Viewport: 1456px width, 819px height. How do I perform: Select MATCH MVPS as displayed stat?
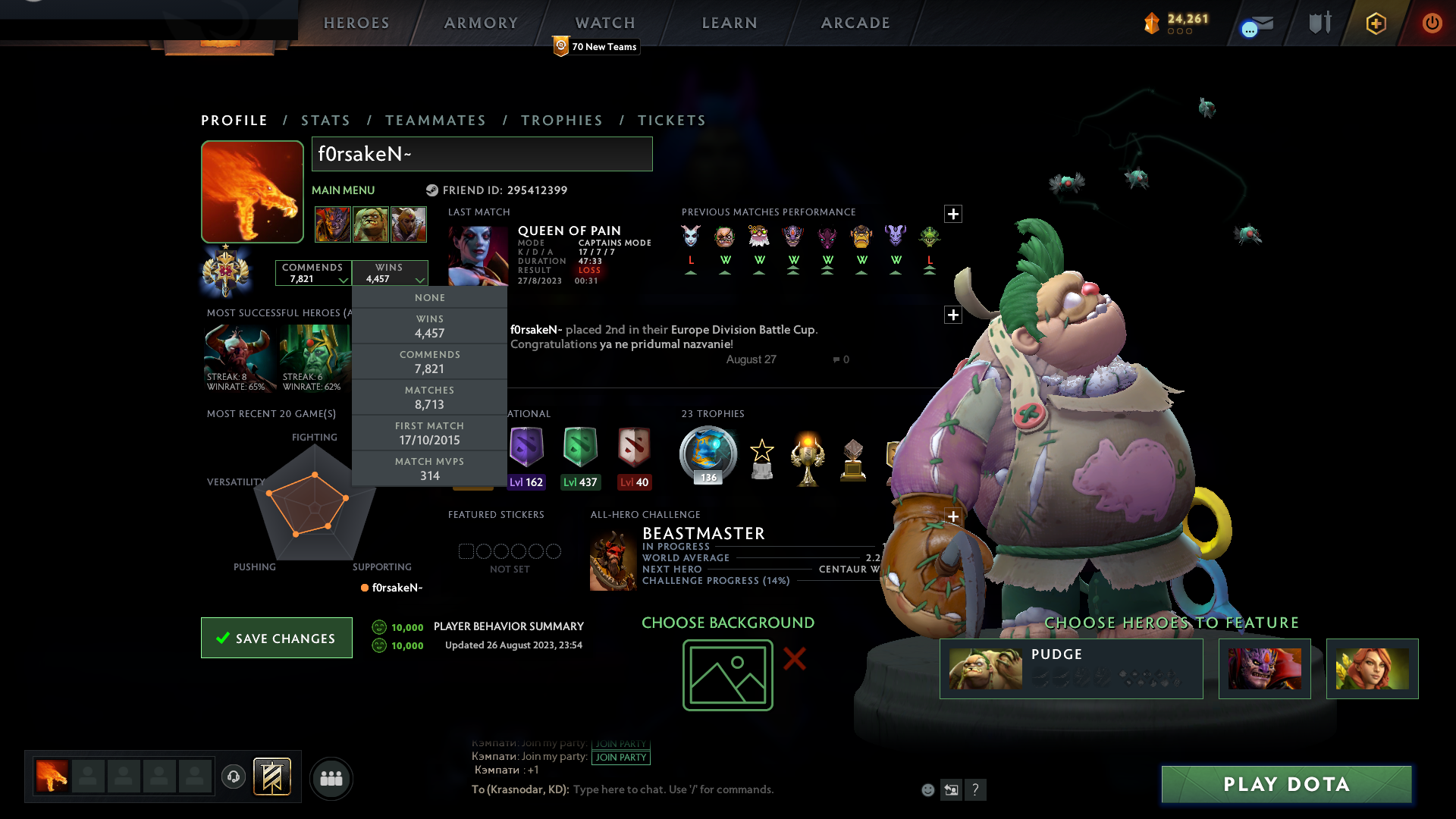pos(429,468)
